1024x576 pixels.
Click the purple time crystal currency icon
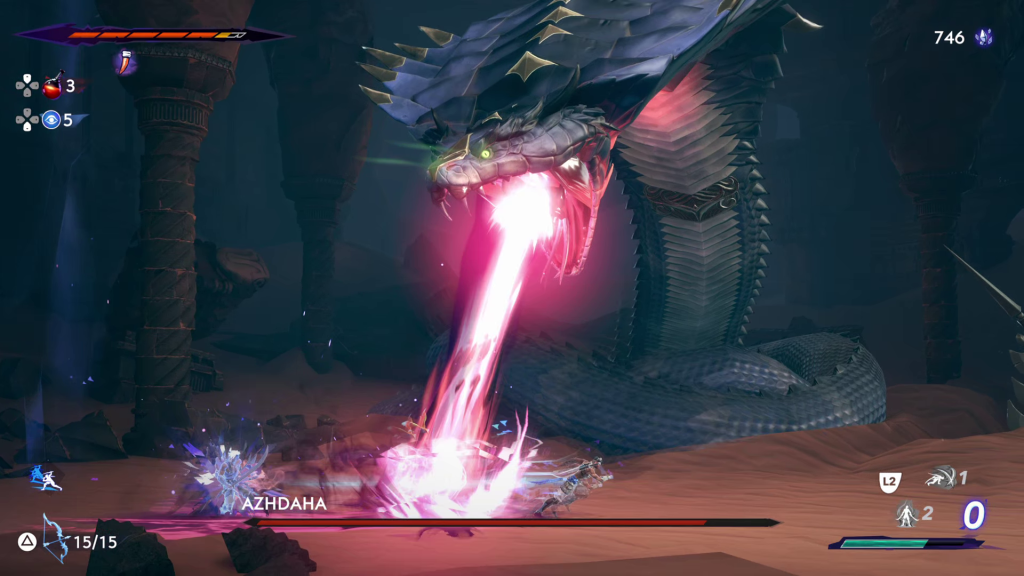pyautogui.click(x=984, y=38)
